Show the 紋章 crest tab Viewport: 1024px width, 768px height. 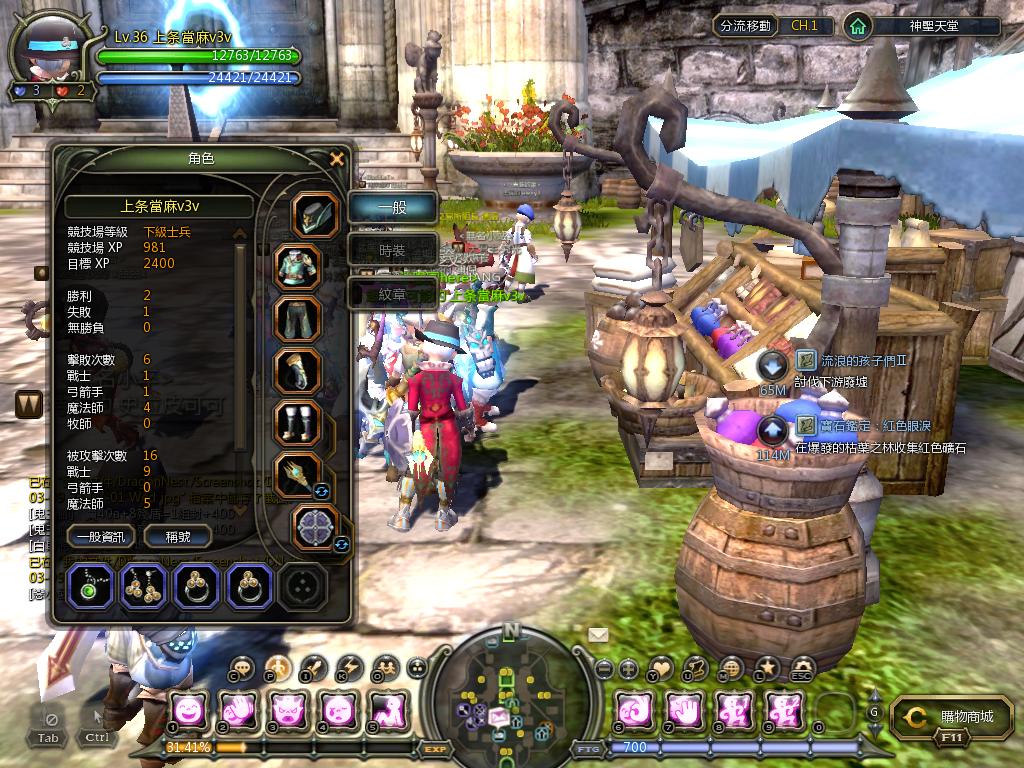[x=392, y=294]
